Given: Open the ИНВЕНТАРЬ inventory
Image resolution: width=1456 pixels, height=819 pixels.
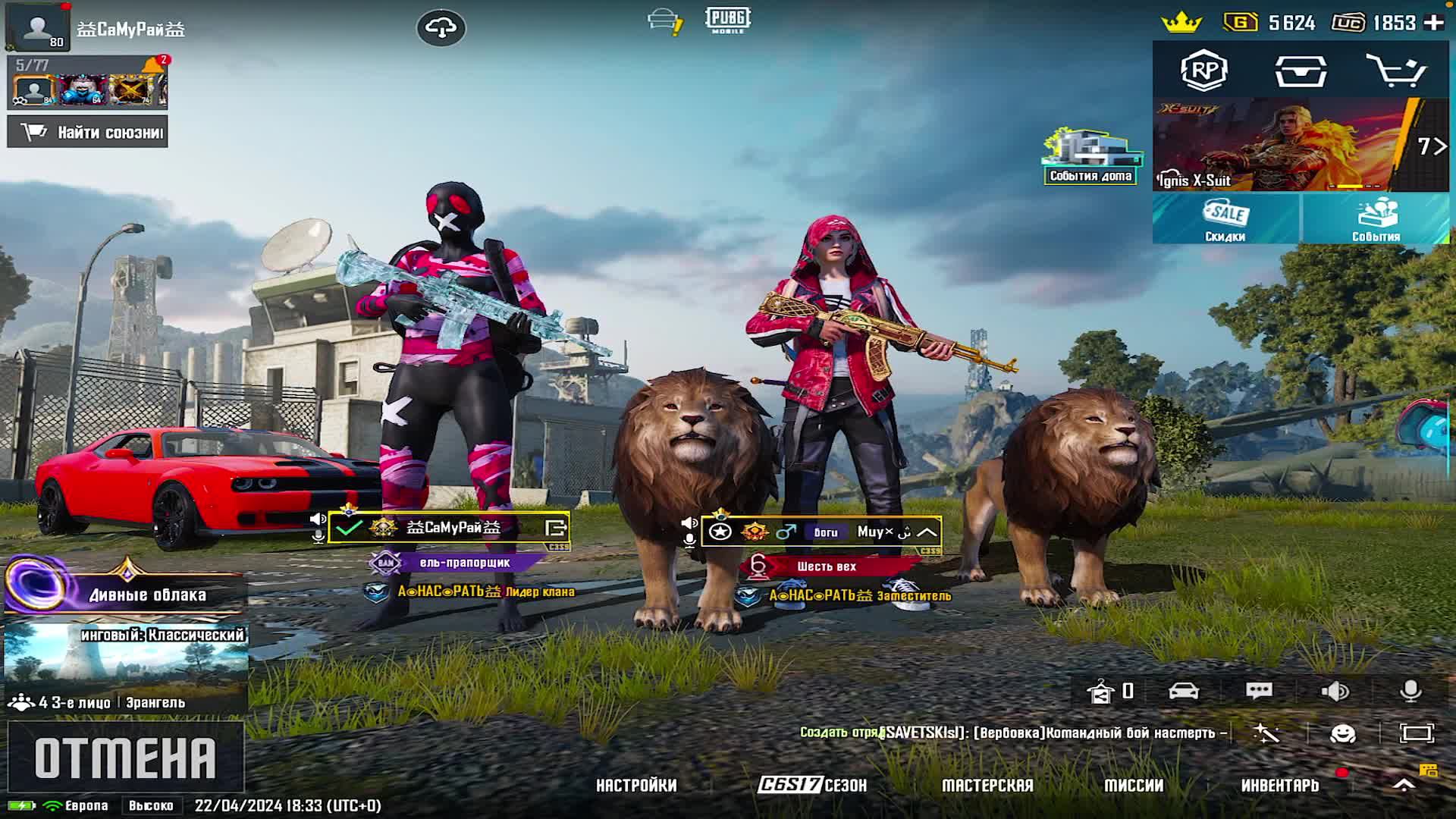Looking at the screenshot, I should 1280,786.
